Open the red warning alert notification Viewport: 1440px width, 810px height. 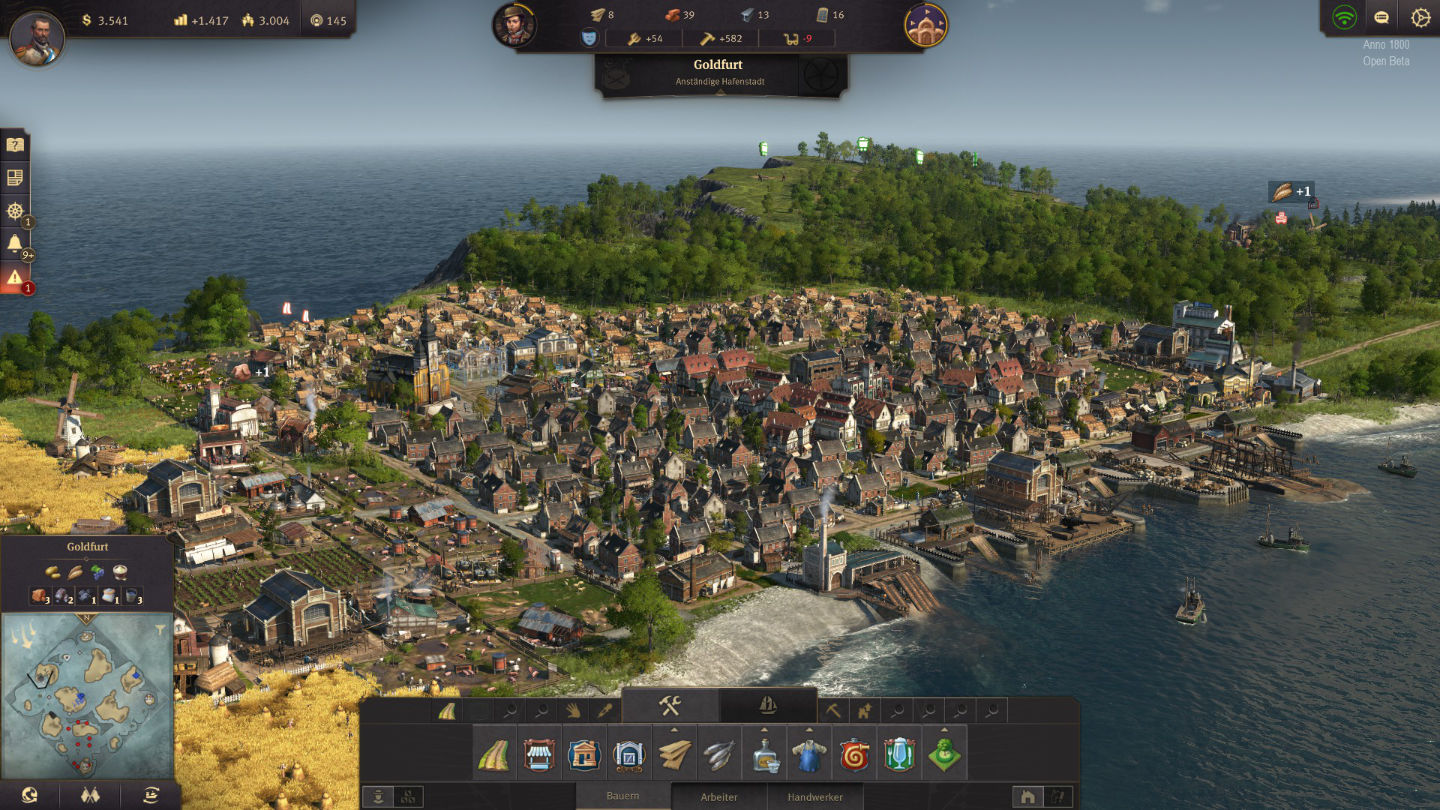[x=15, y=278]
